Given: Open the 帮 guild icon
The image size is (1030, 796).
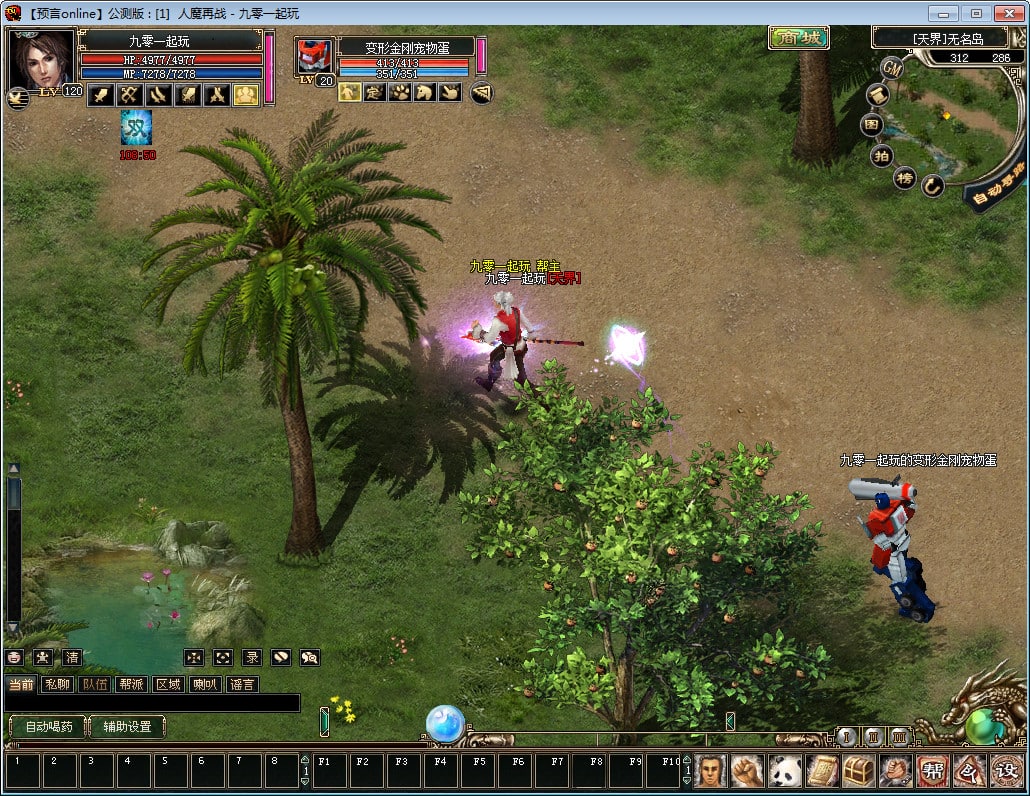Looking at the screenshot, I should (933, 771).
